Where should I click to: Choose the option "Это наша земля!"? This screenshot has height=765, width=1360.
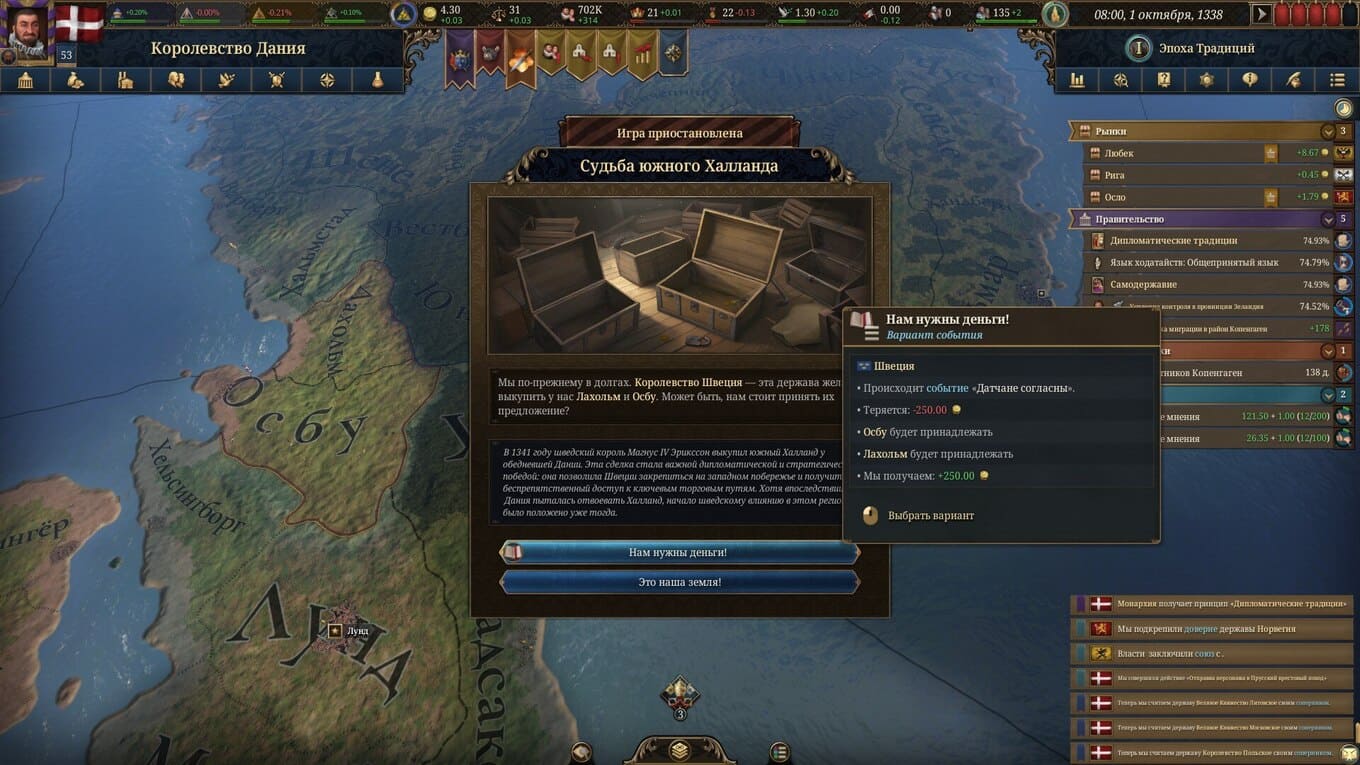tap(678, 582)
